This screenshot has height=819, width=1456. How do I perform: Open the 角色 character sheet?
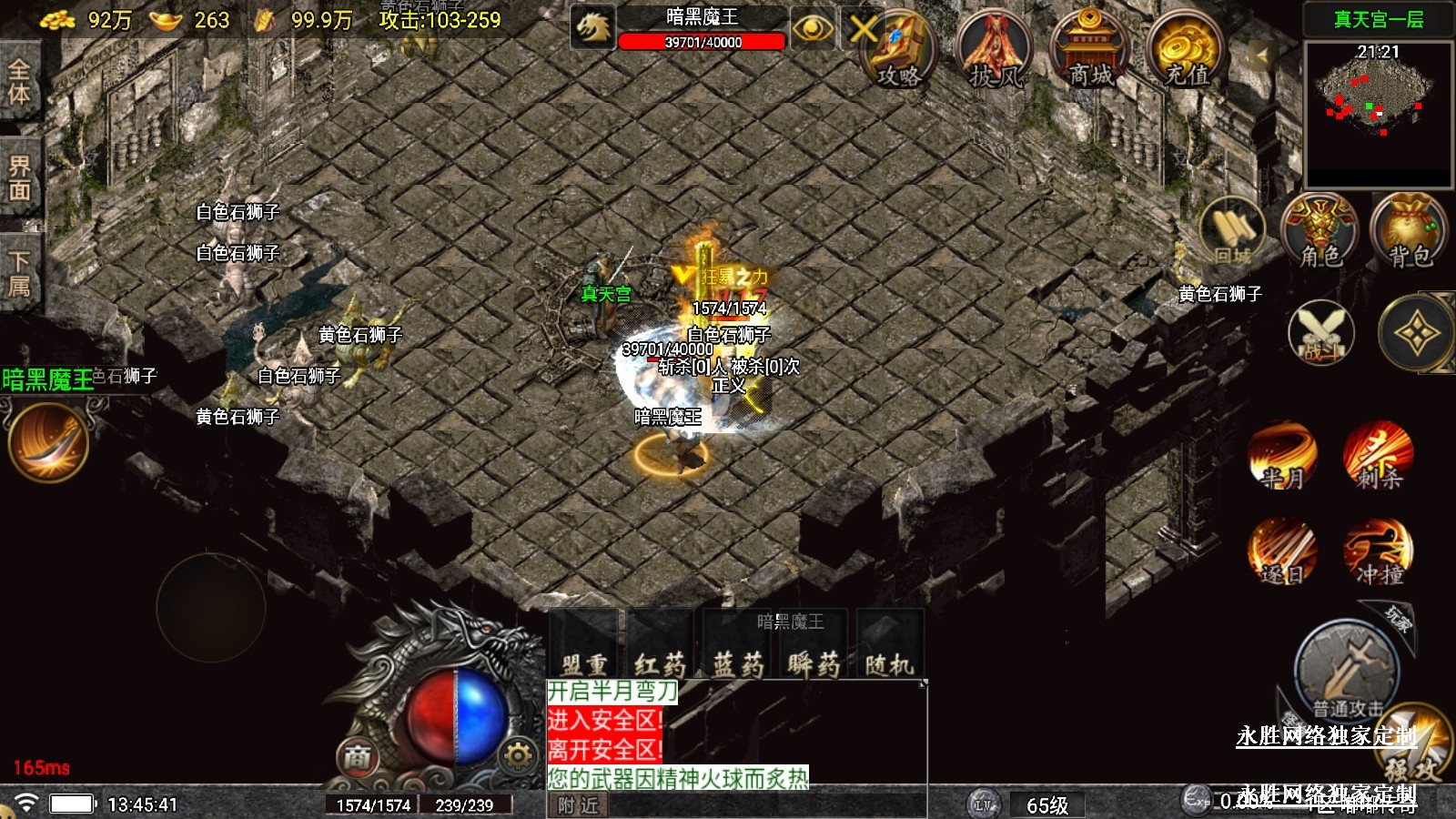click(1319, 232)
